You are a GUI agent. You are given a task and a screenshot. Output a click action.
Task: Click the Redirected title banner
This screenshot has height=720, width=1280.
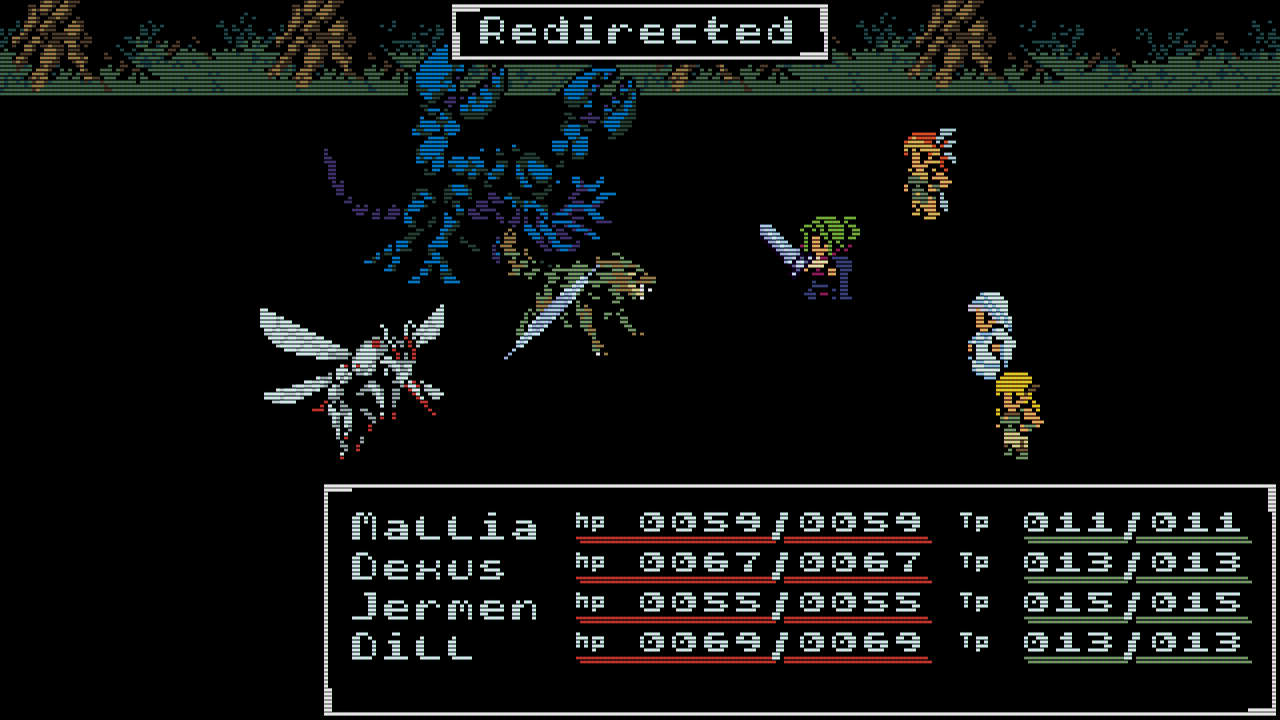(640, 28)
